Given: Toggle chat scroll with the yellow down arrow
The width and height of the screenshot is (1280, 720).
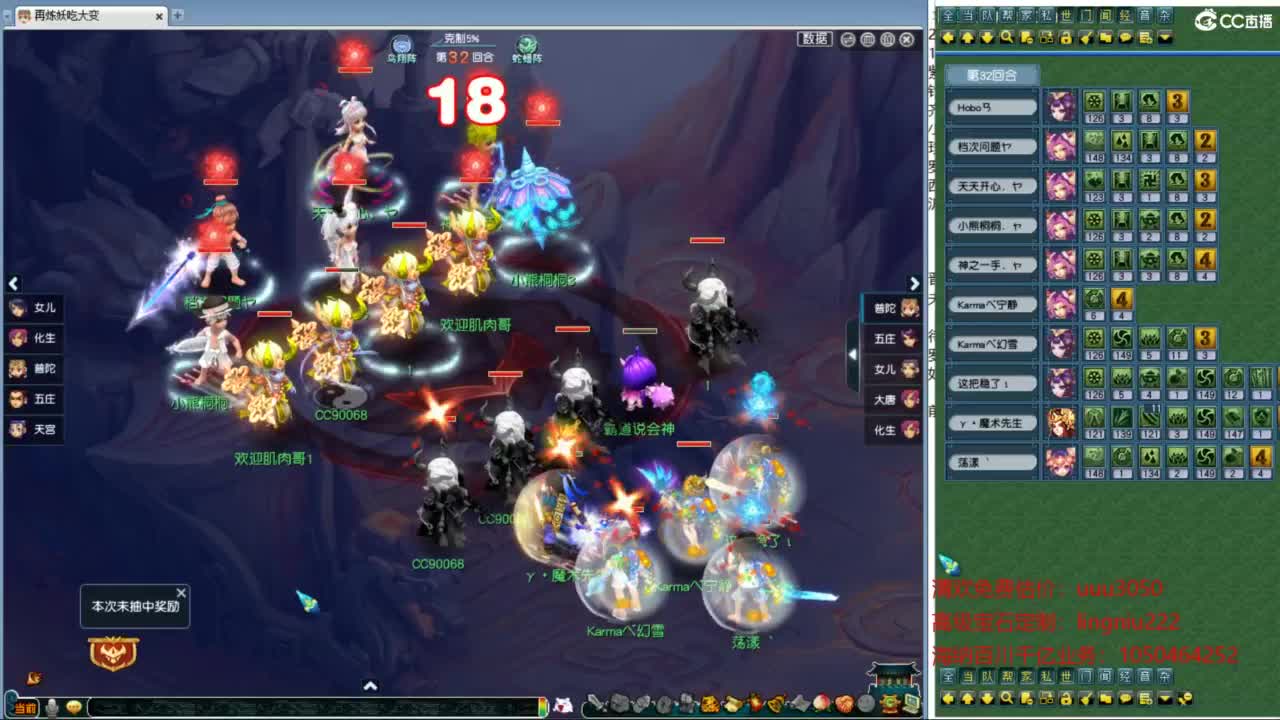Looking at the screenshot, I should (988, 38).
